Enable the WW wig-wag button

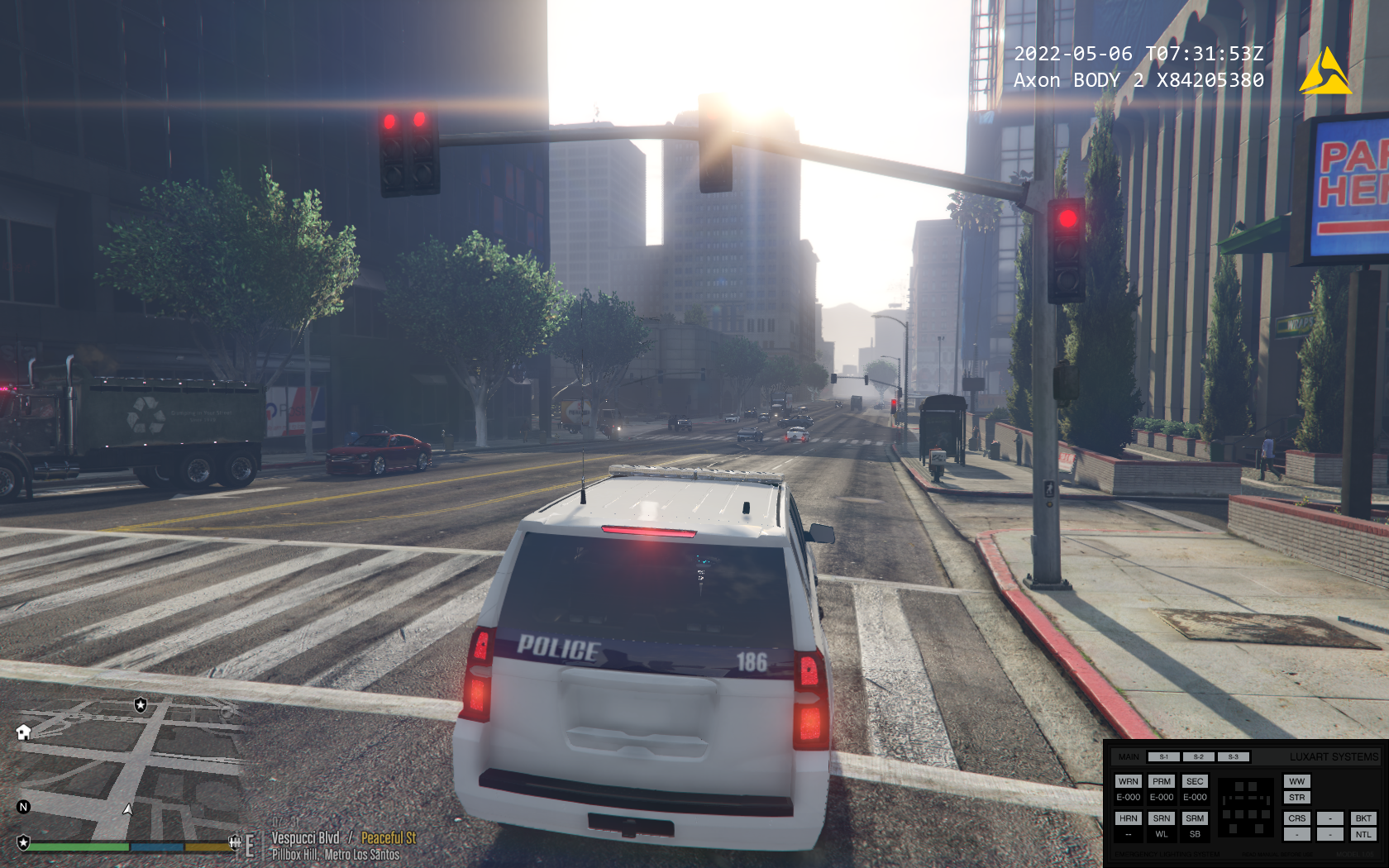coord(1296,781)
